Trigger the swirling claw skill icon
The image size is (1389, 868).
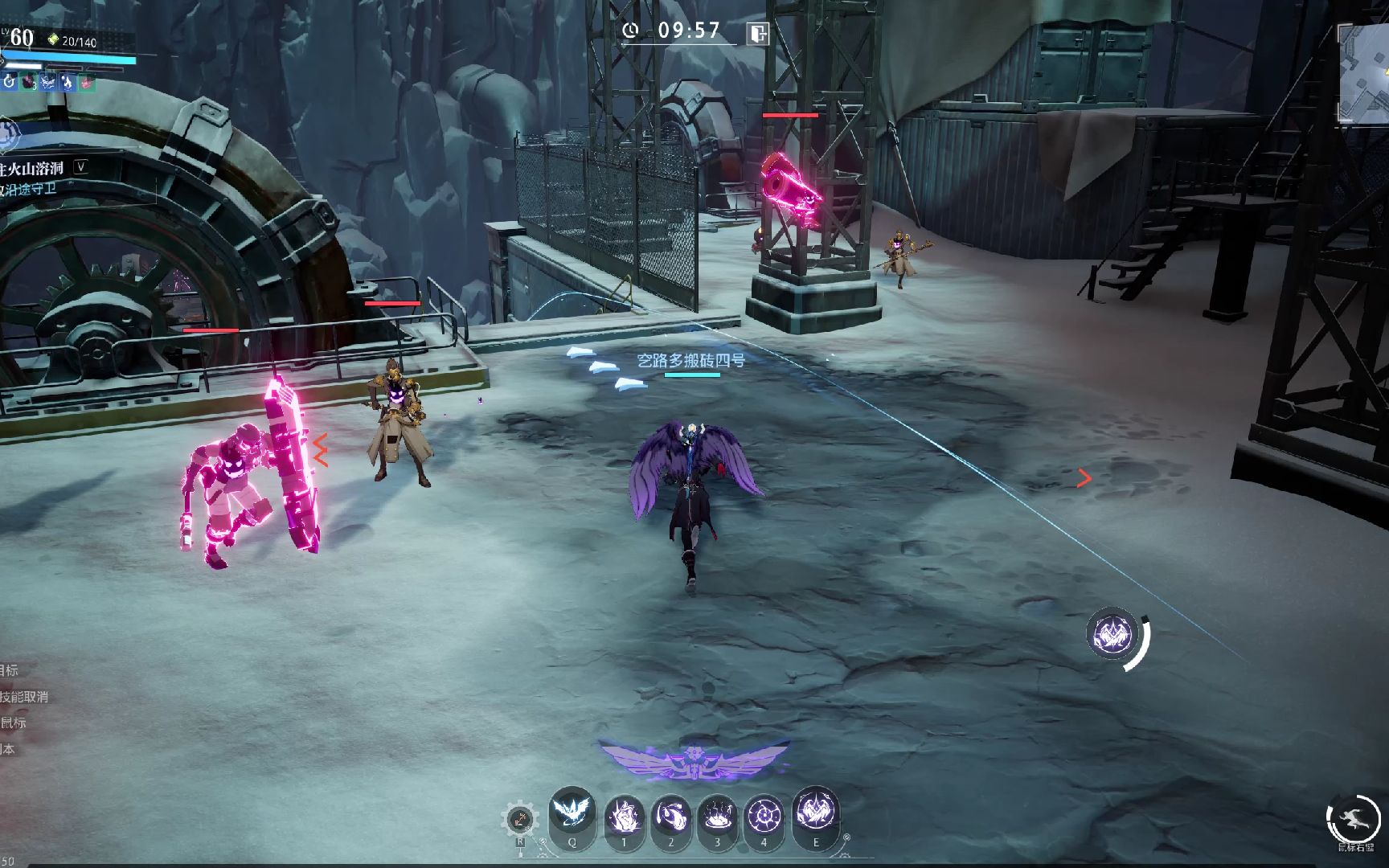click(x=671, y=817)
